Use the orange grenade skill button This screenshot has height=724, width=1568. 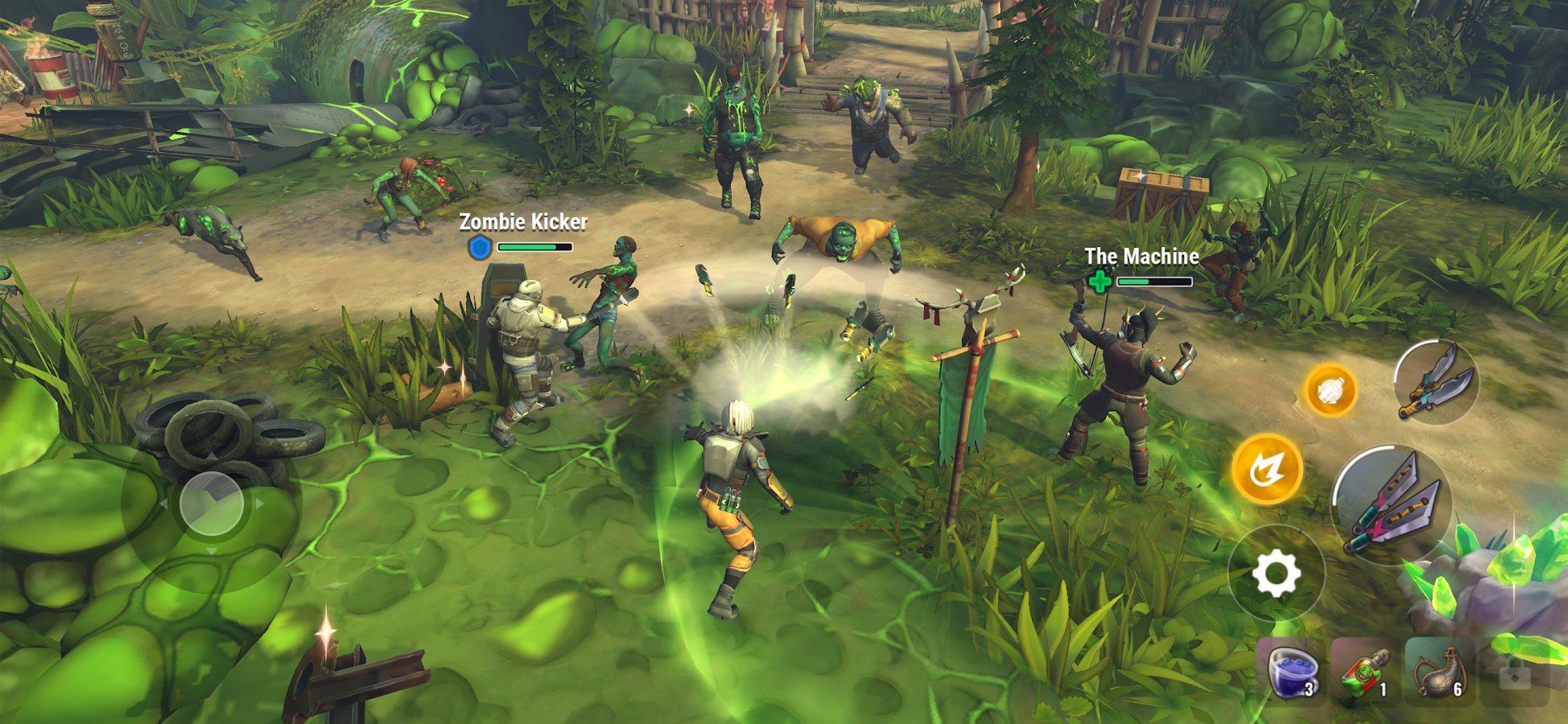point(1331,391)
